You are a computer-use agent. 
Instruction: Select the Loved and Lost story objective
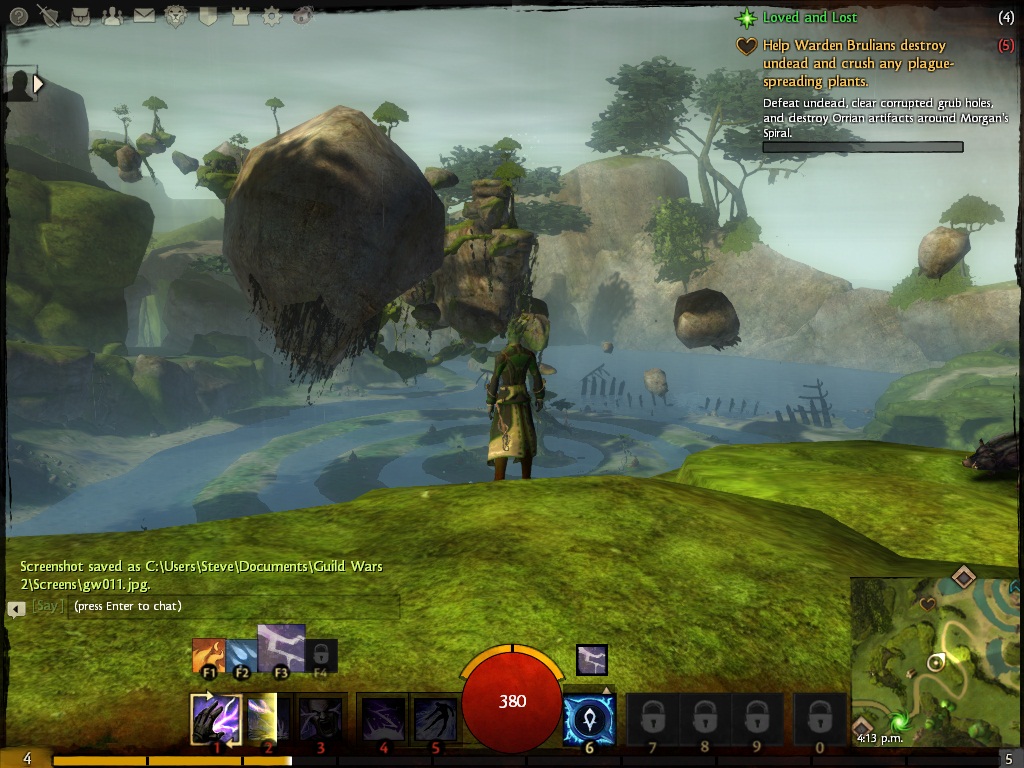point(810,18)
